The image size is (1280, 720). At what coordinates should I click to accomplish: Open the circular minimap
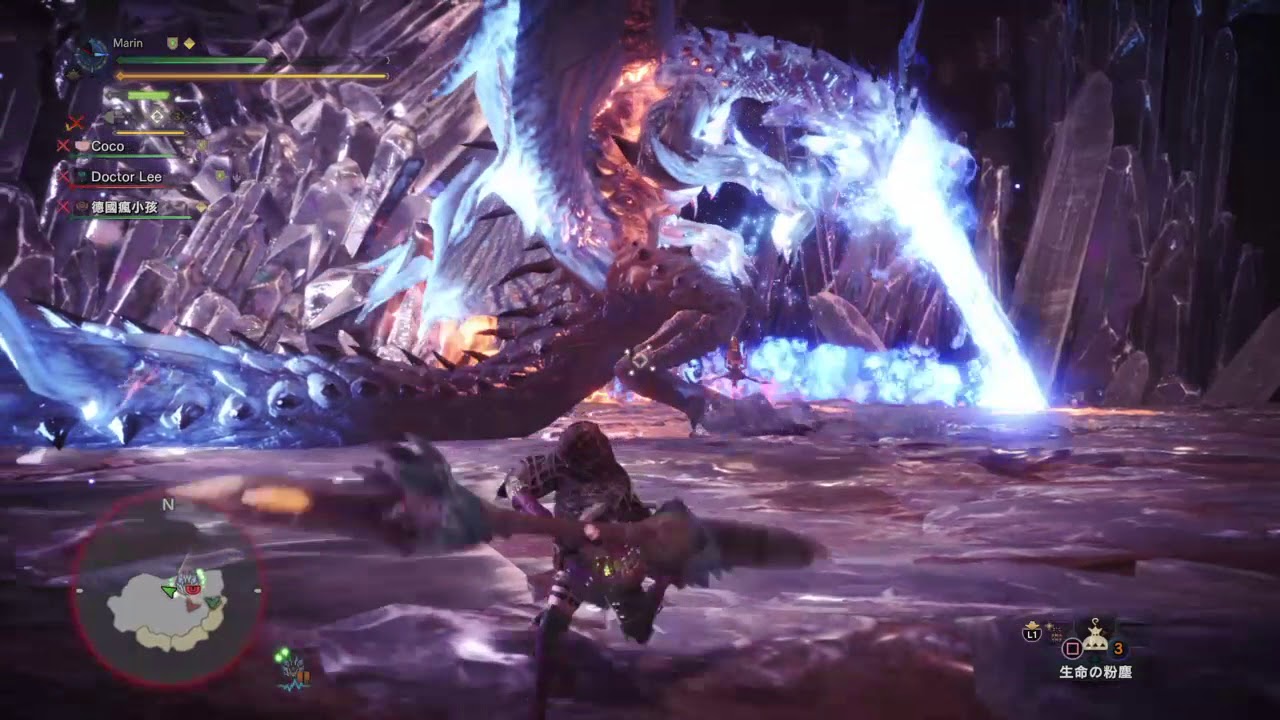[167, 590]
